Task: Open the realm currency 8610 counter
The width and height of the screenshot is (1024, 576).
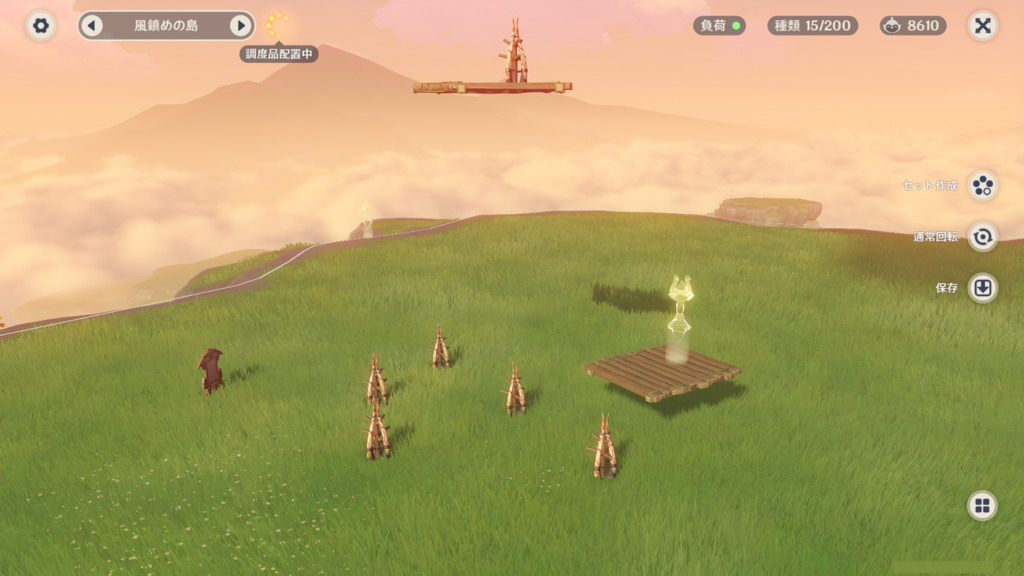Action: 913,26
